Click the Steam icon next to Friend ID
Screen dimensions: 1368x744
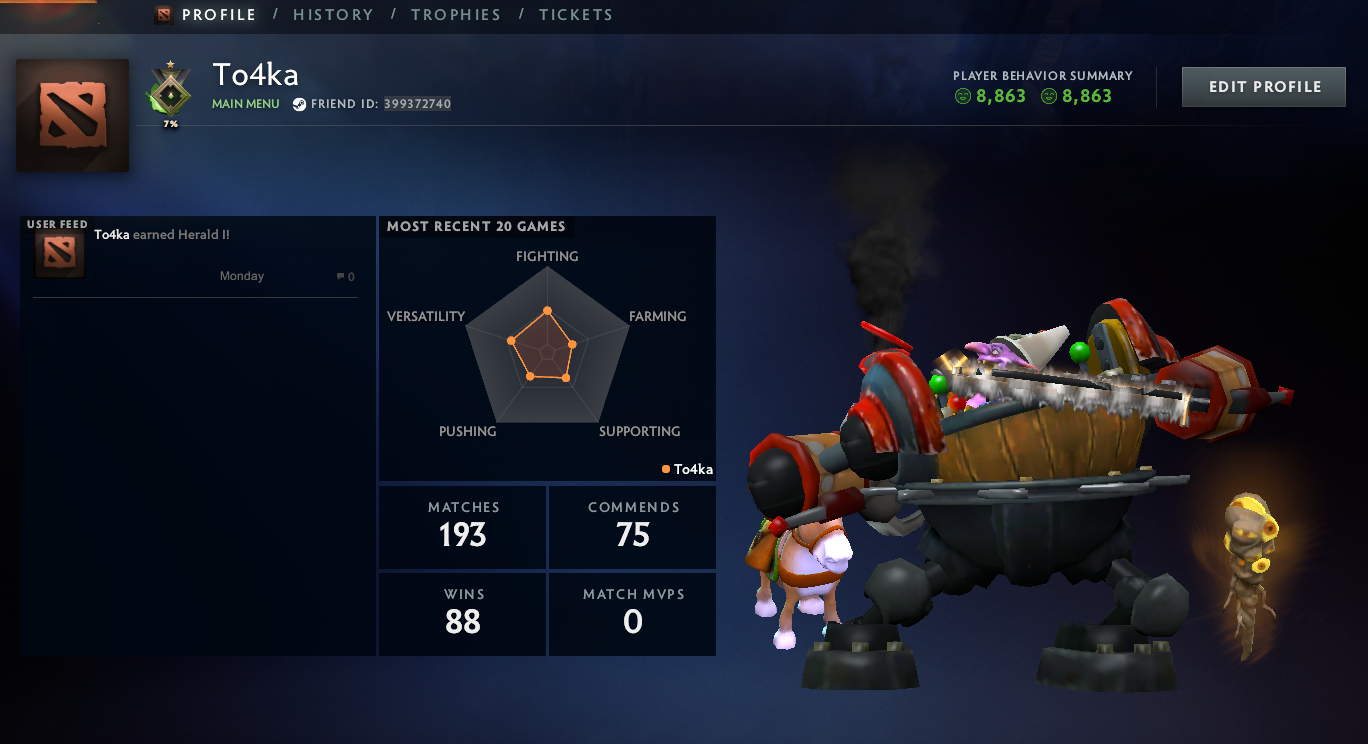tap(299, 103)
